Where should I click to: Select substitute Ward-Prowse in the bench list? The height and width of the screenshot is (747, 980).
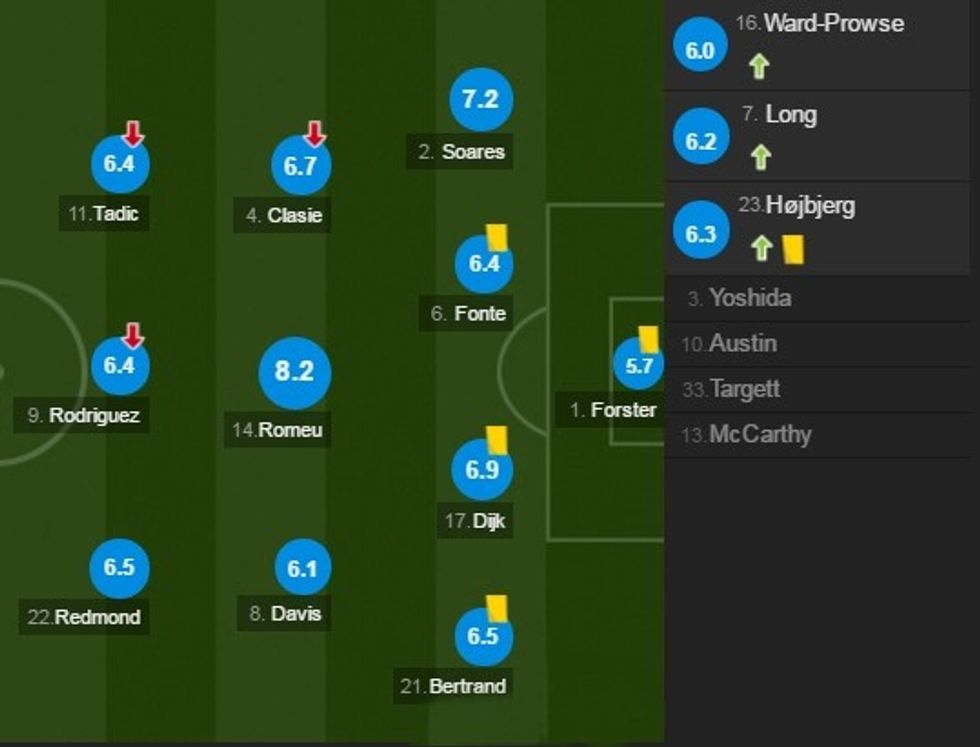pos(833,23)
